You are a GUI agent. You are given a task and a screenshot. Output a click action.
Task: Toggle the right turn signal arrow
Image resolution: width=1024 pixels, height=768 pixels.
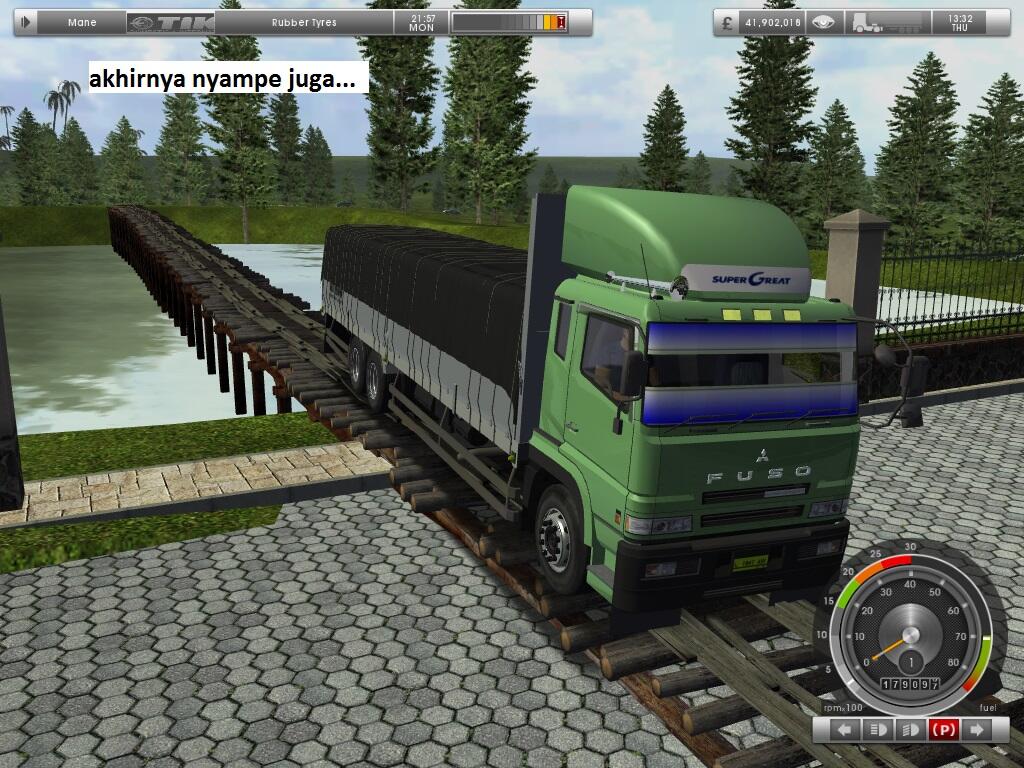(974, 730)
